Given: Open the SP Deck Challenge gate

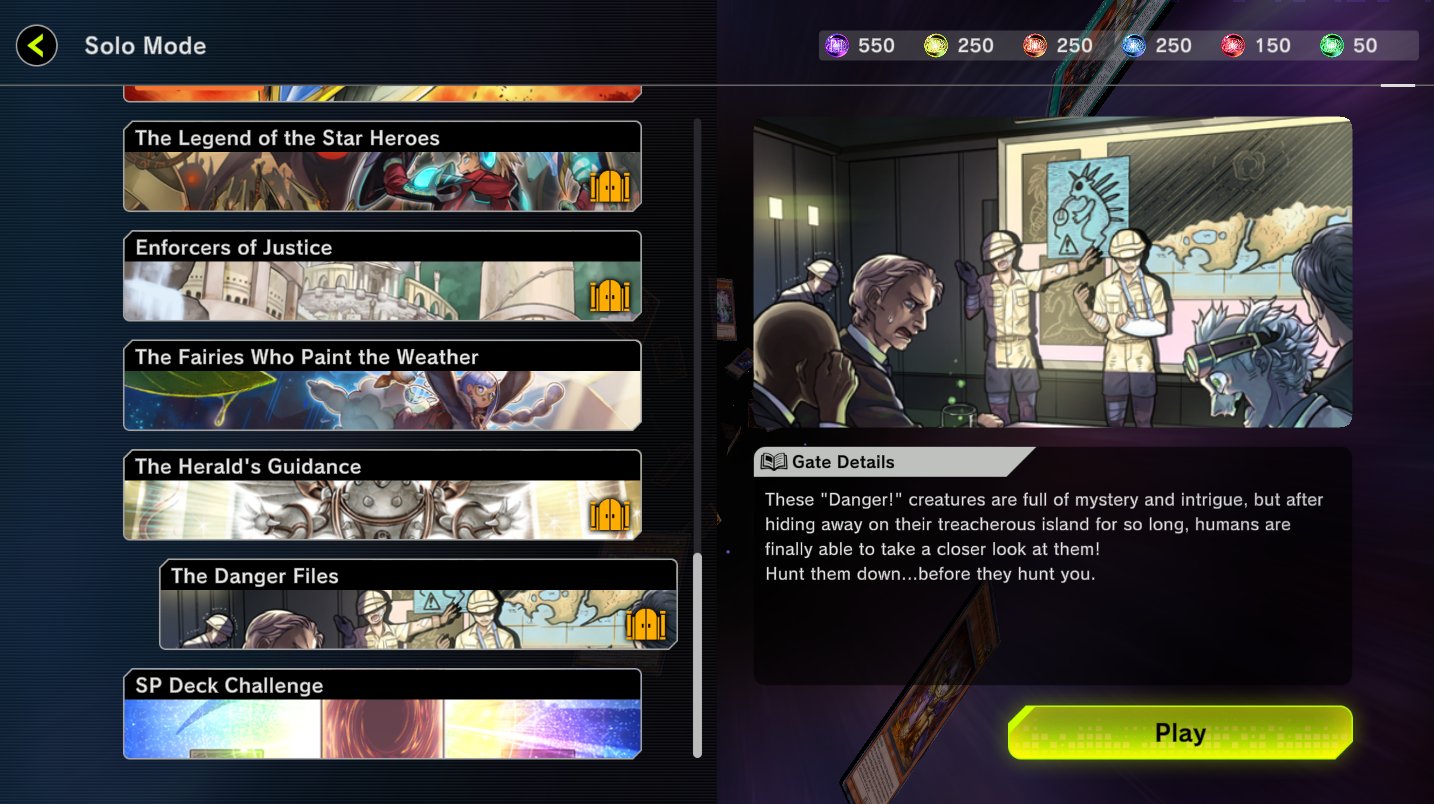Looking at the screenshot, I should click(x=380, y=713).
